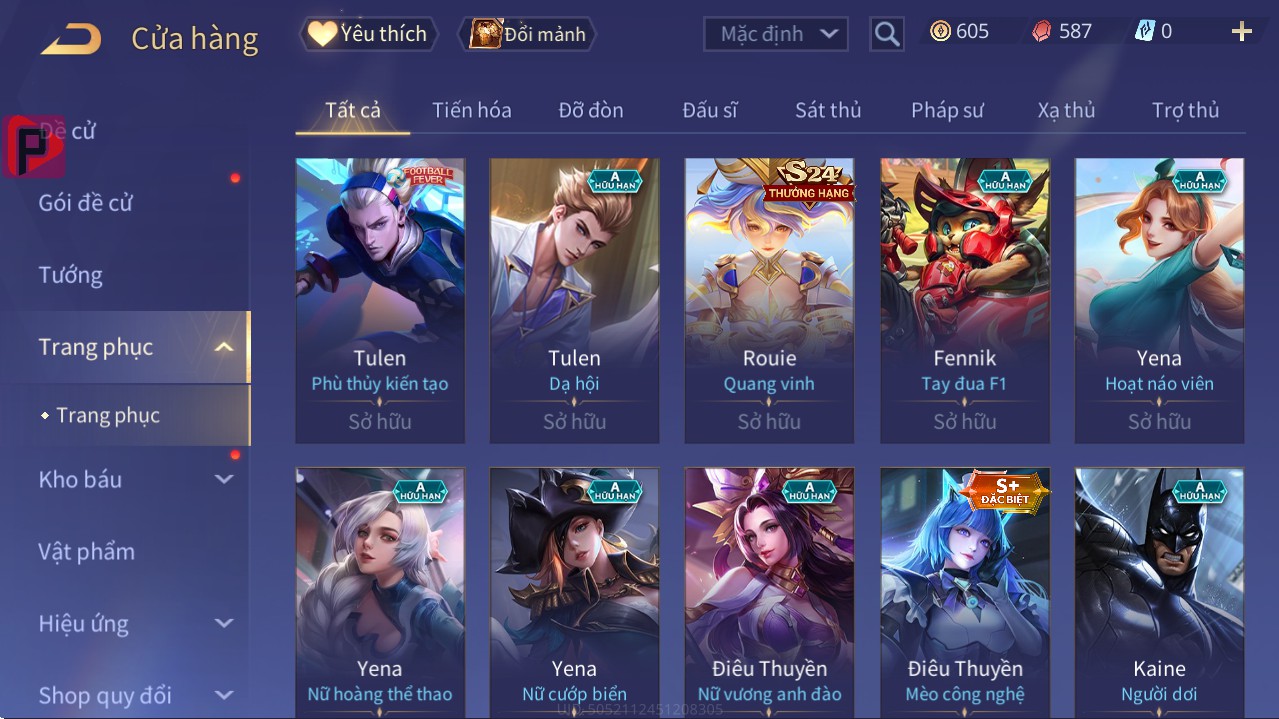This screenshot has width=1279, height=719.
Task: Choose the Fennik Tay đua F1 skin
Action: 964,300
